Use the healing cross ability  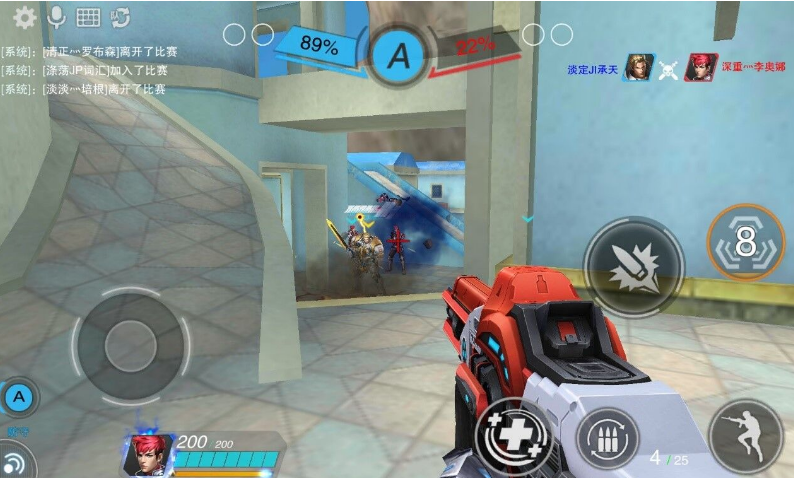pos(514,438)
